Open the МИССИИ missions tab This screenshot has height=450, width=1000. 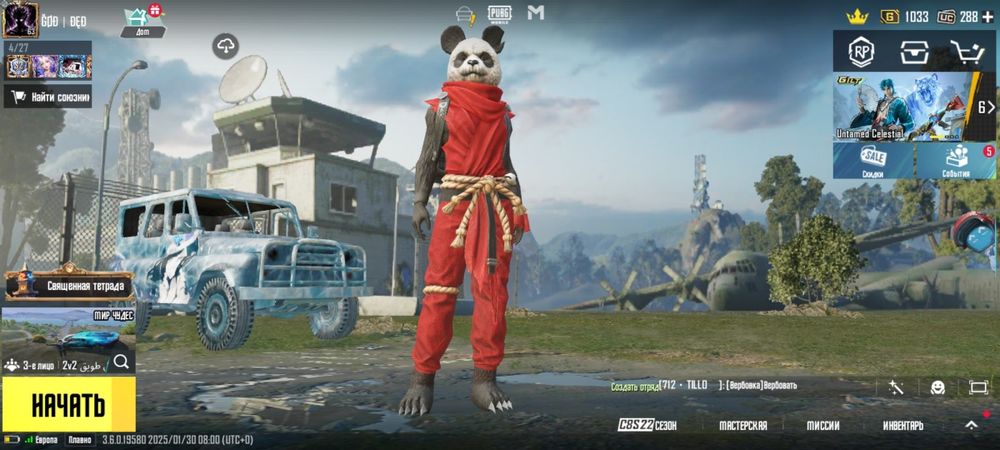coord(823,425)
